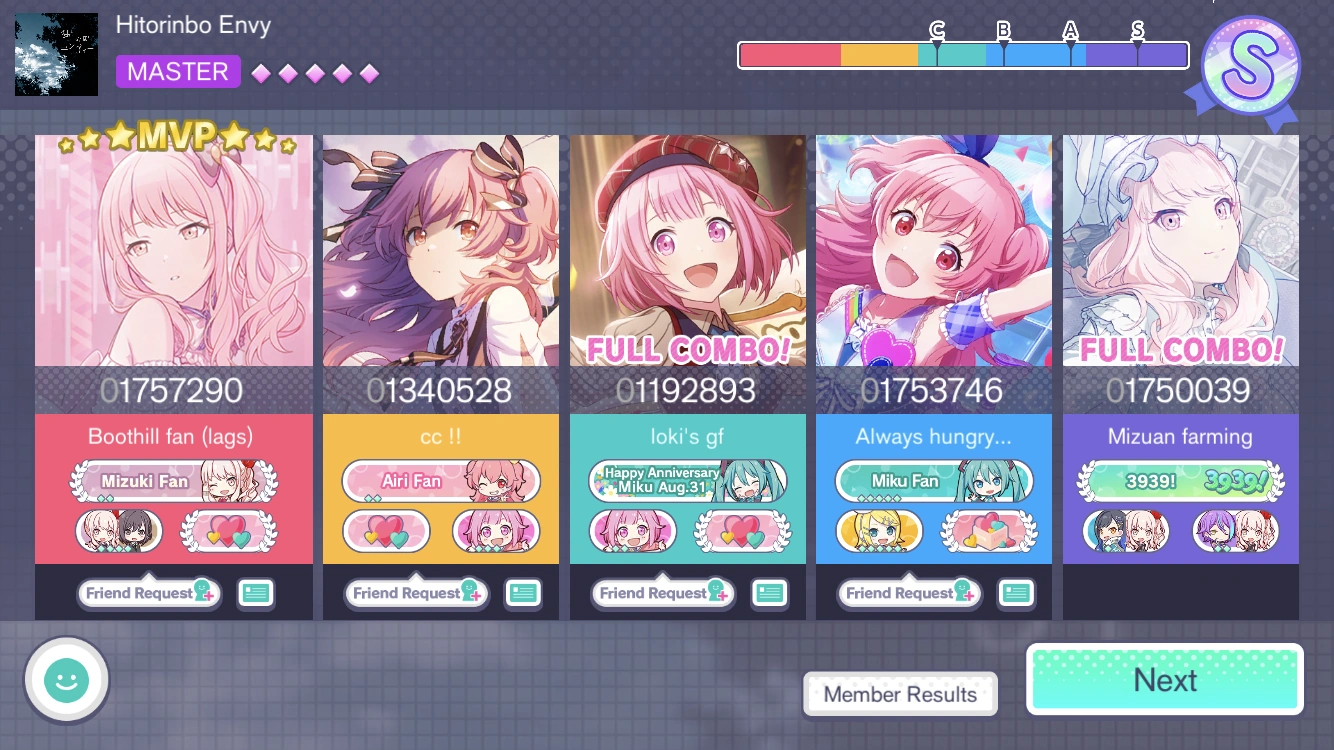Click the profile card icon under Boothill fan
The height and width of the screenshot is (750, 1334).
(x=256, y=593)
